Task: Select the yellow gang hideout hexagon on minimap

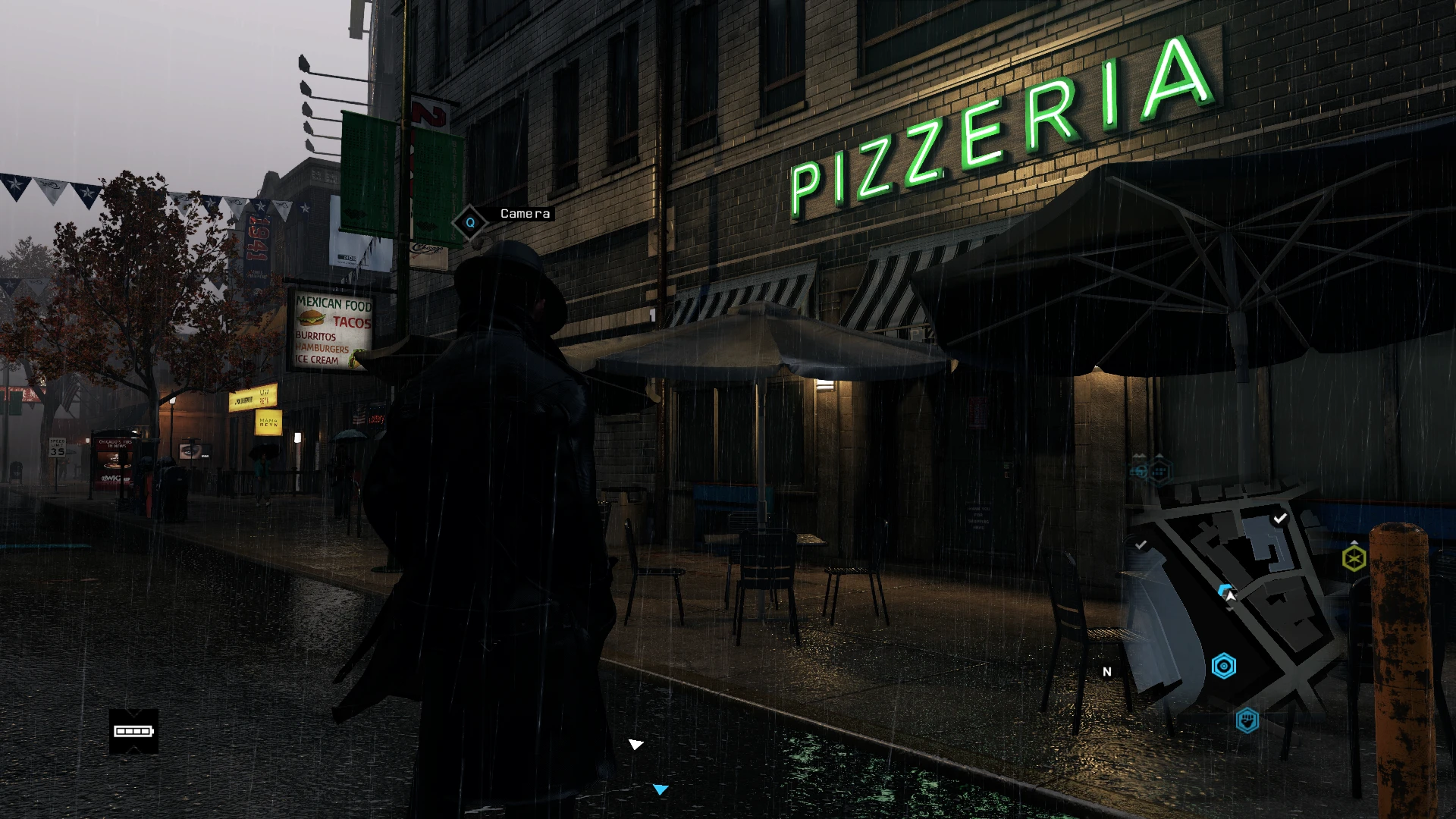Action: tap(1354, 557)
